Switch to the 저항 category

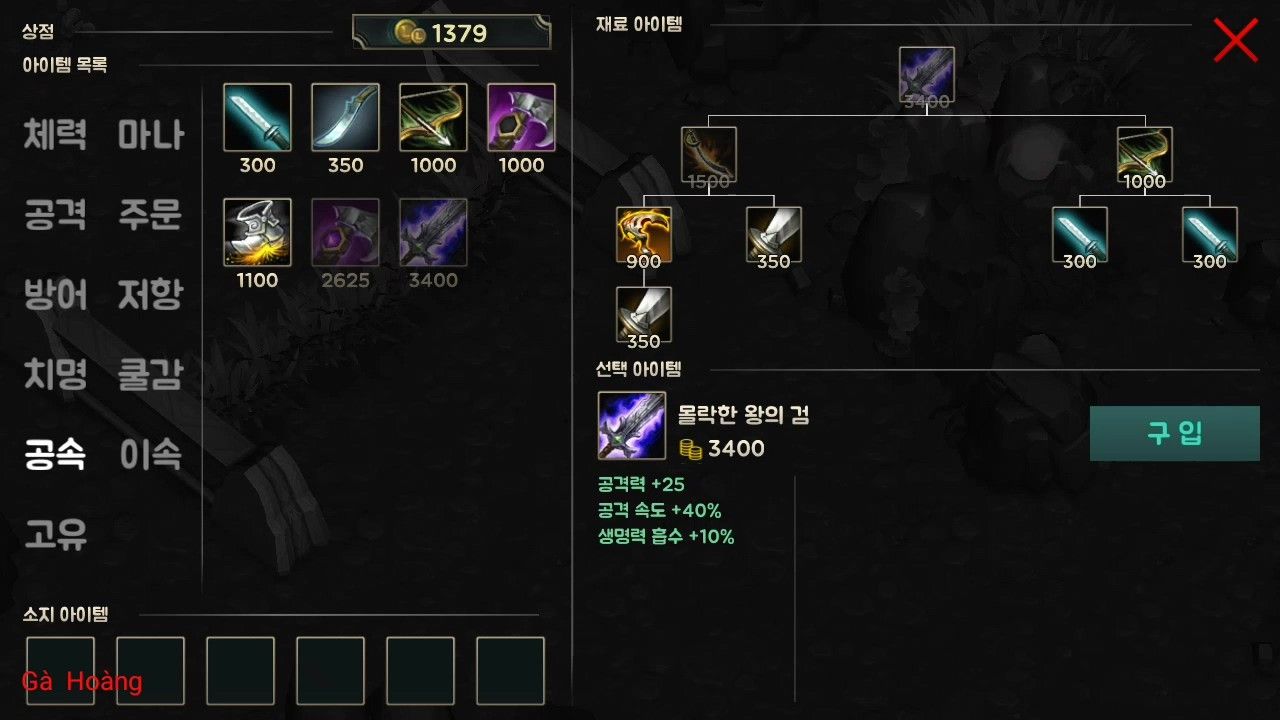[x=150, y=294]
